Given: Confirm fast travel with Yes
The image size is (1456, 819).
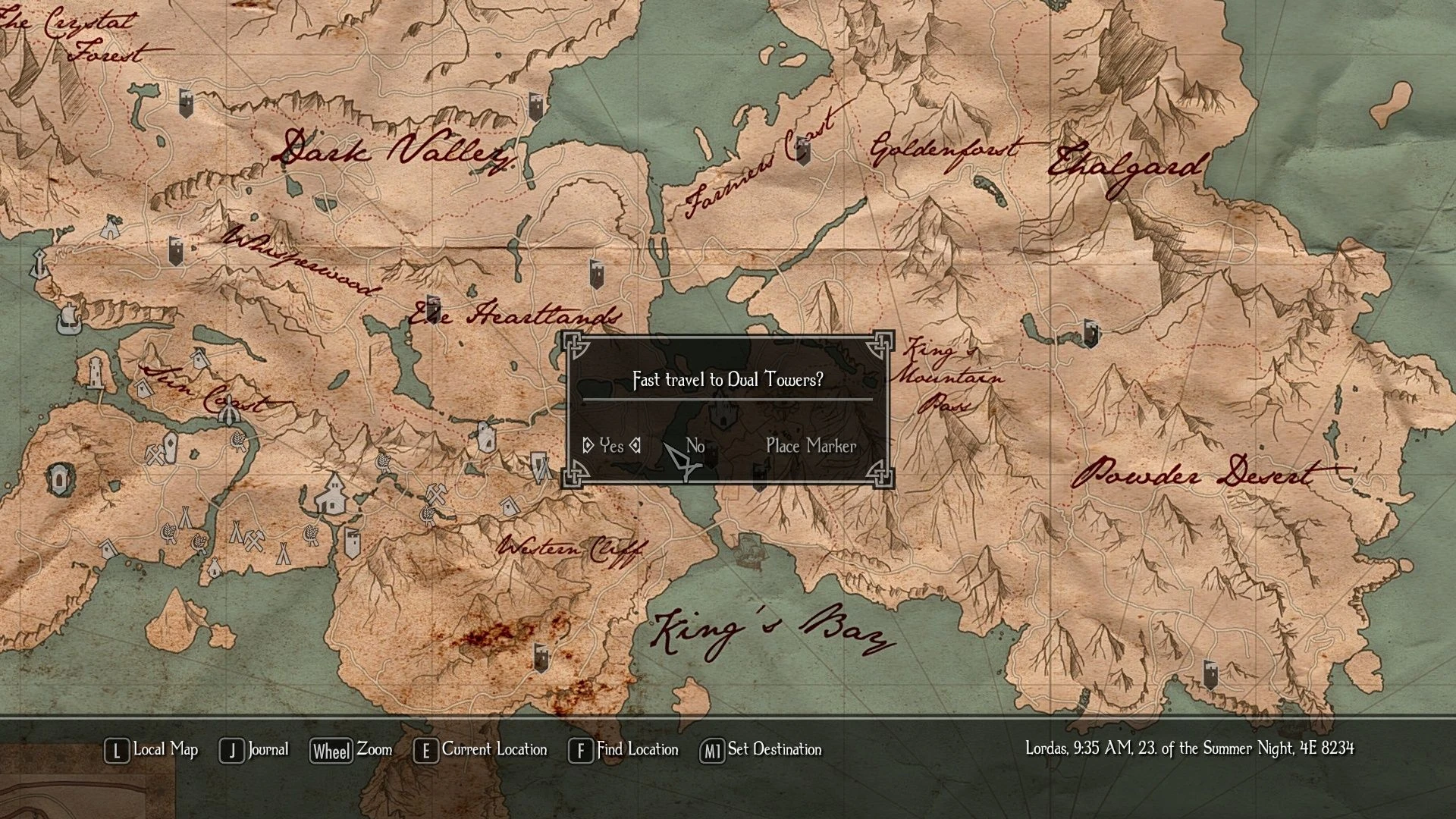Looking at the screenshot, I should [x=611, y=446].
